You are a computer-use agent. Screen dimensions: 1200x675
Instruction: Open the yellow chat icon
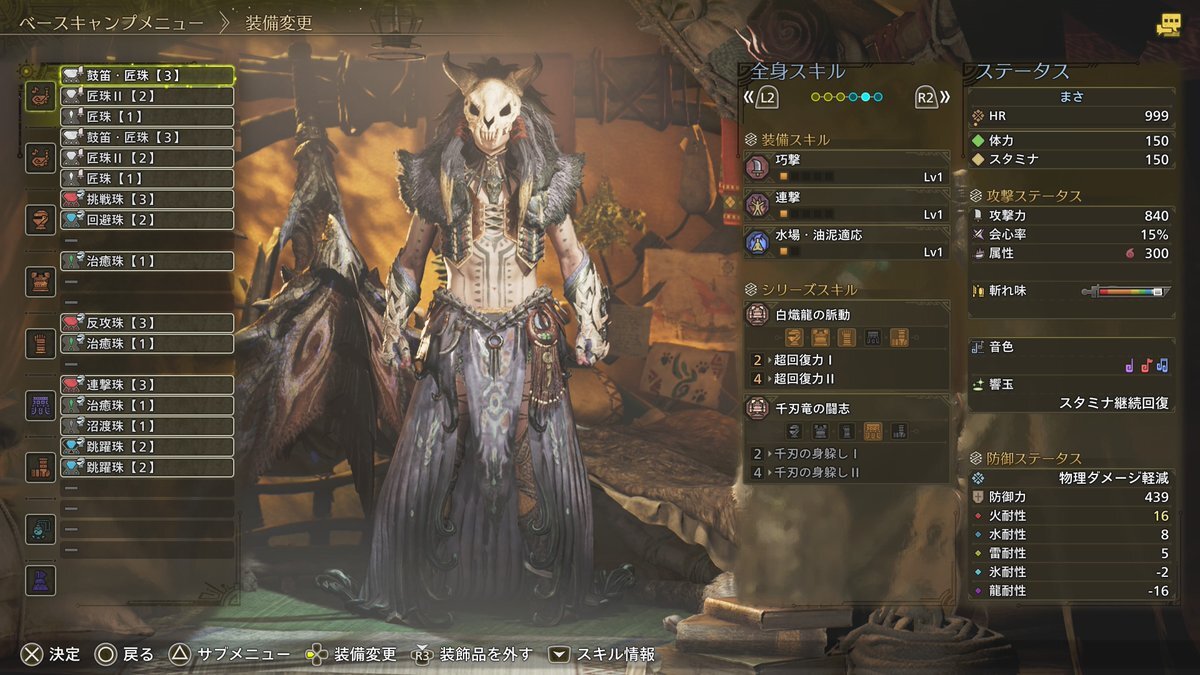point(1168,26)
